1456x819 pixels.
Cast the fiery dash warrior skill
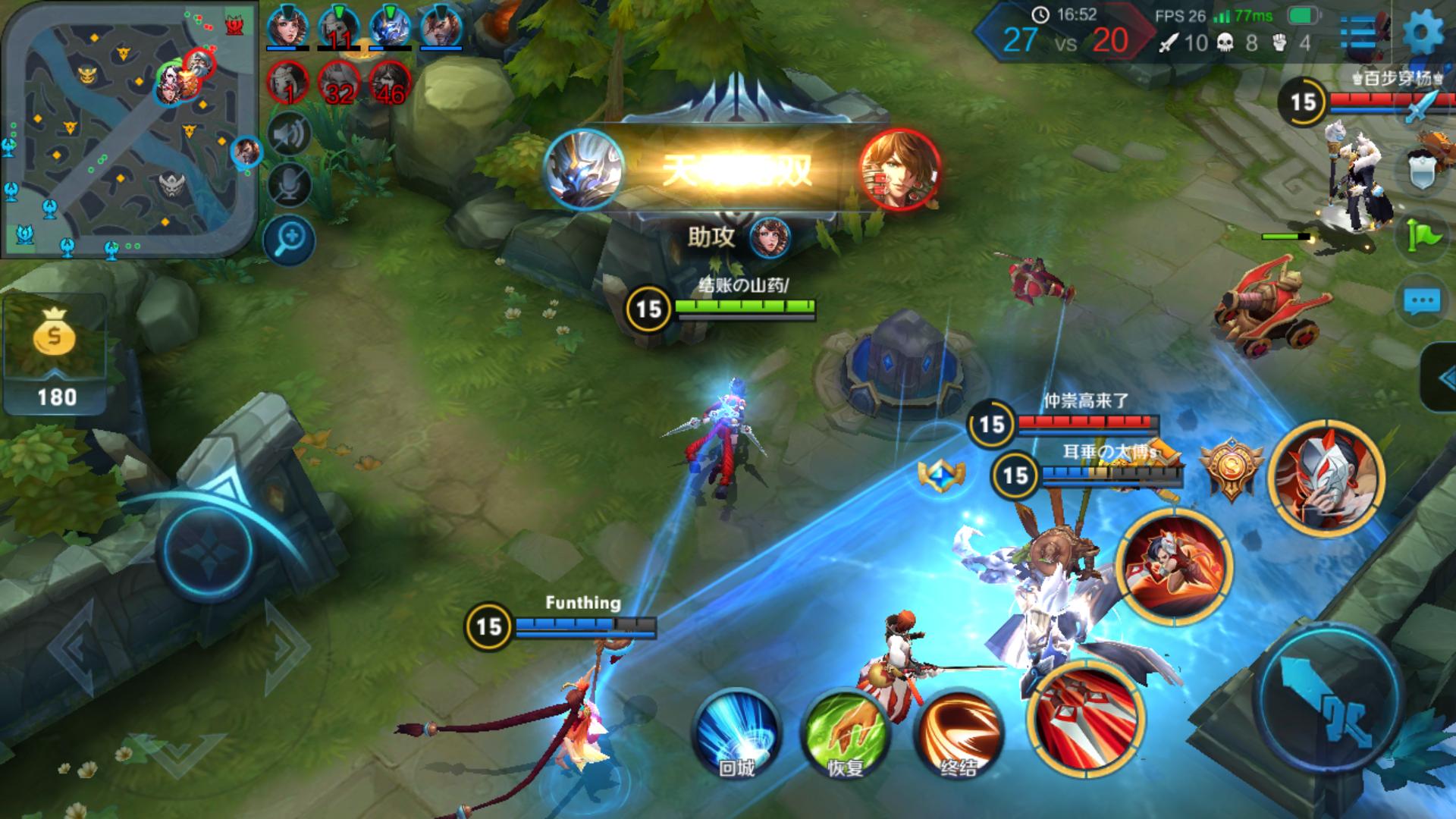point(1174,566)
